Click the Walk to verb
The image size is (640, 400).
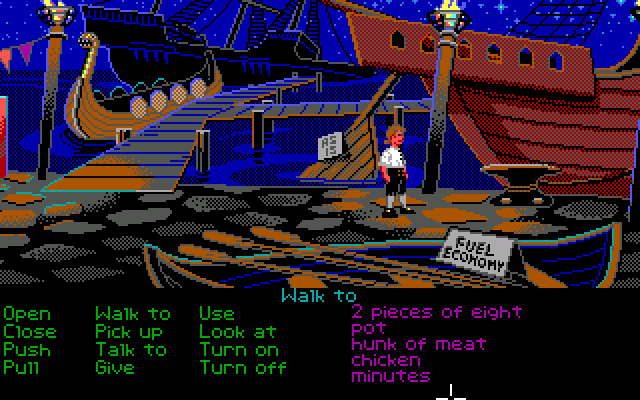point(132,314)
